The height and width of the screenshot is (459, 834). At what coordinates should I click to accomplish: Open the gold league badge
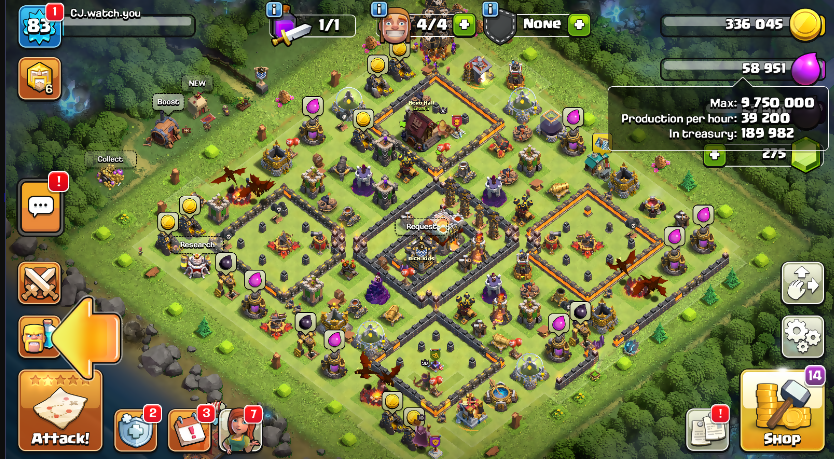40,79
